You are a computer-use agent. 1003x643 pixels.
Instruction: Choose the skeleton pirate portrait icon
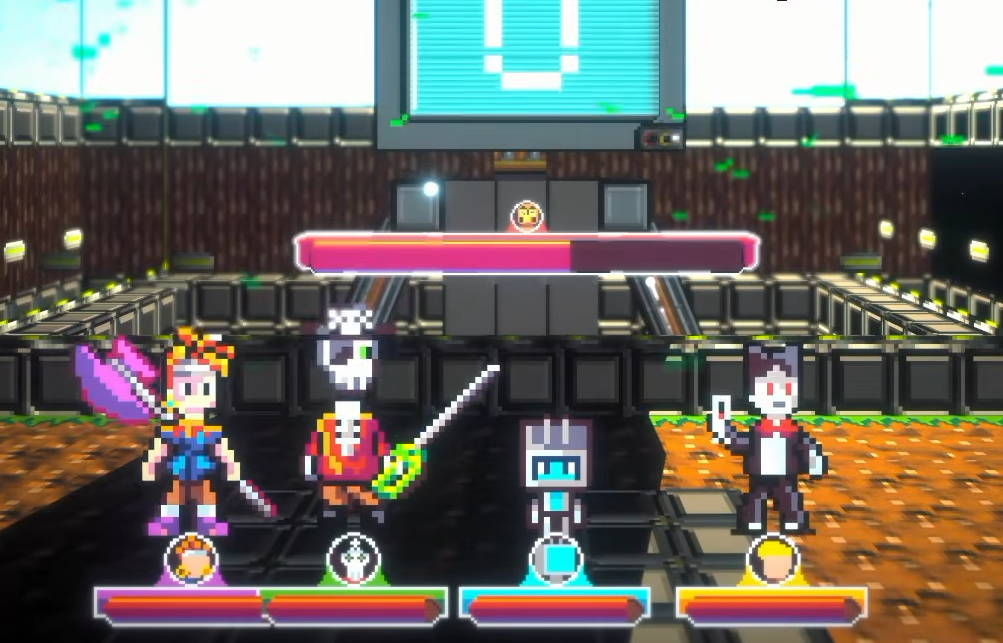(353, 559)
